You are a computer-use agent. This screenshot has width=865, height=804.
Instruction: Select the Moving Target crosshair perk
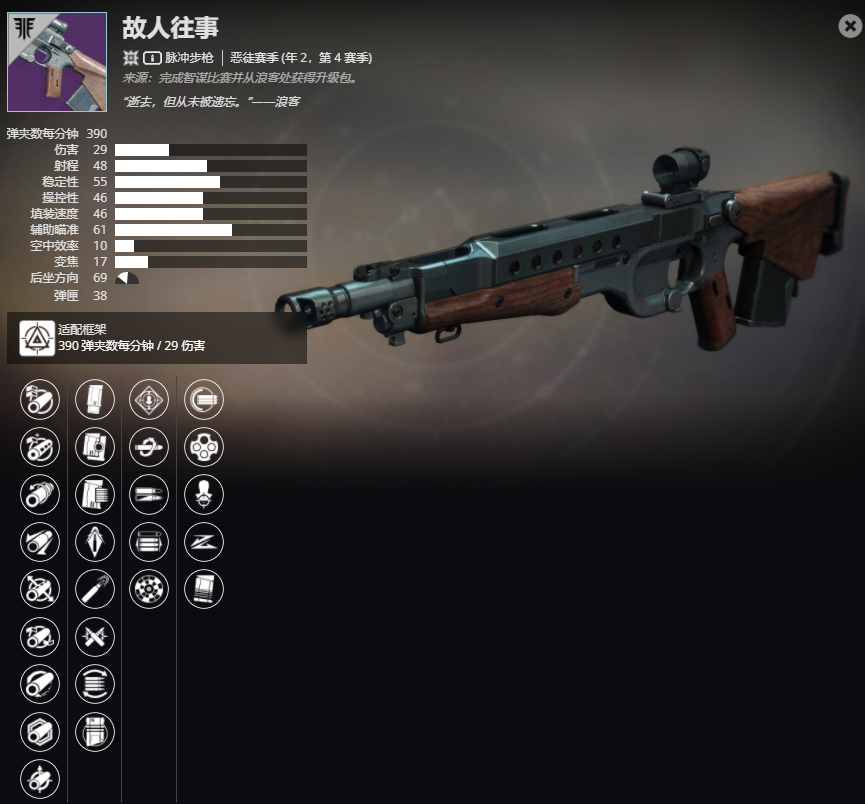point(150,399)
